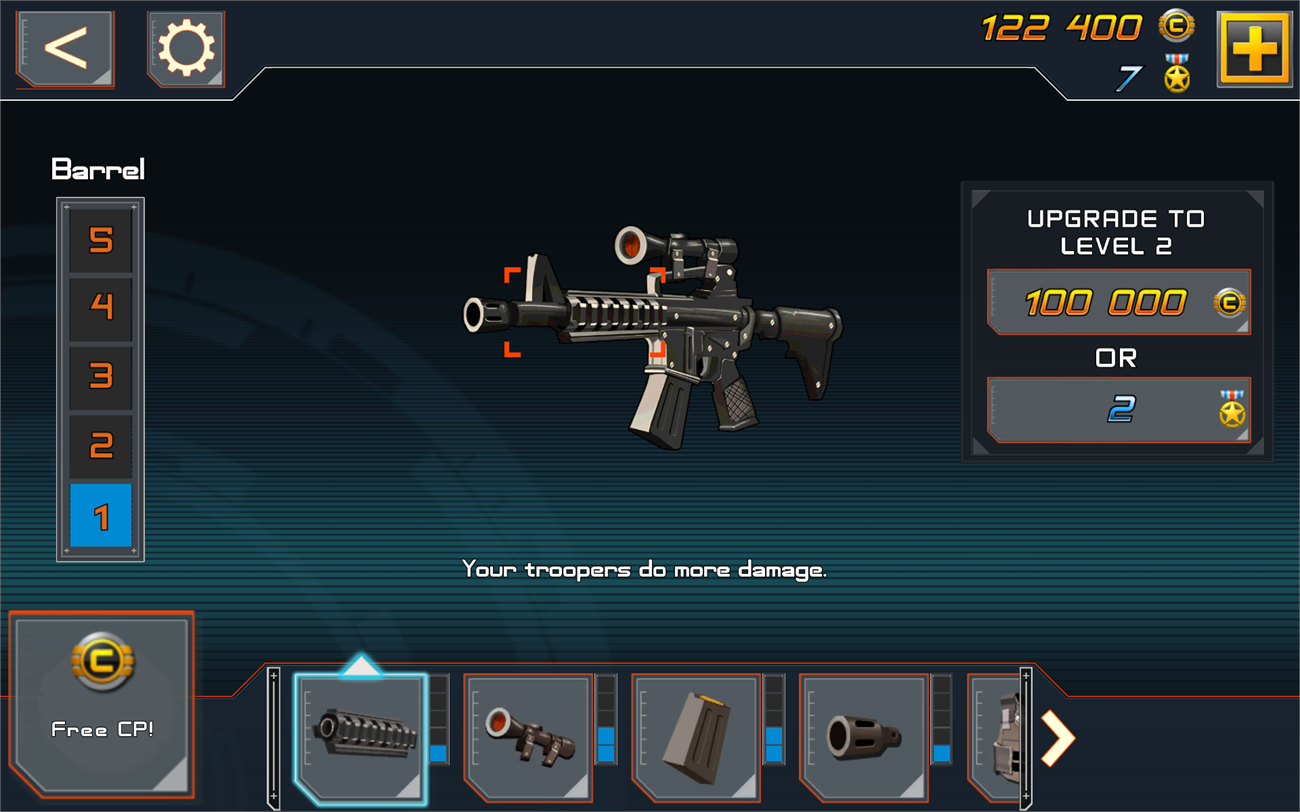Click the gold plus button to buy currency

coord(1255,47)
